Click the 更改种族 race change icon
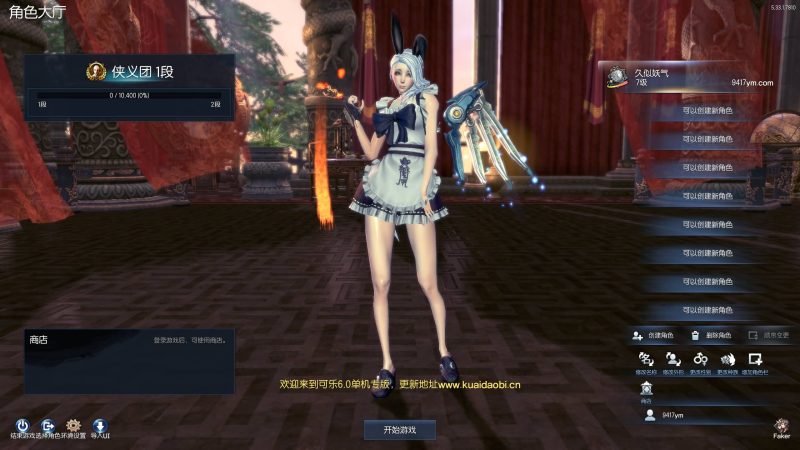The width and height of the screenshot is (800, 450). pyautogui.click(x=728, y=360)
